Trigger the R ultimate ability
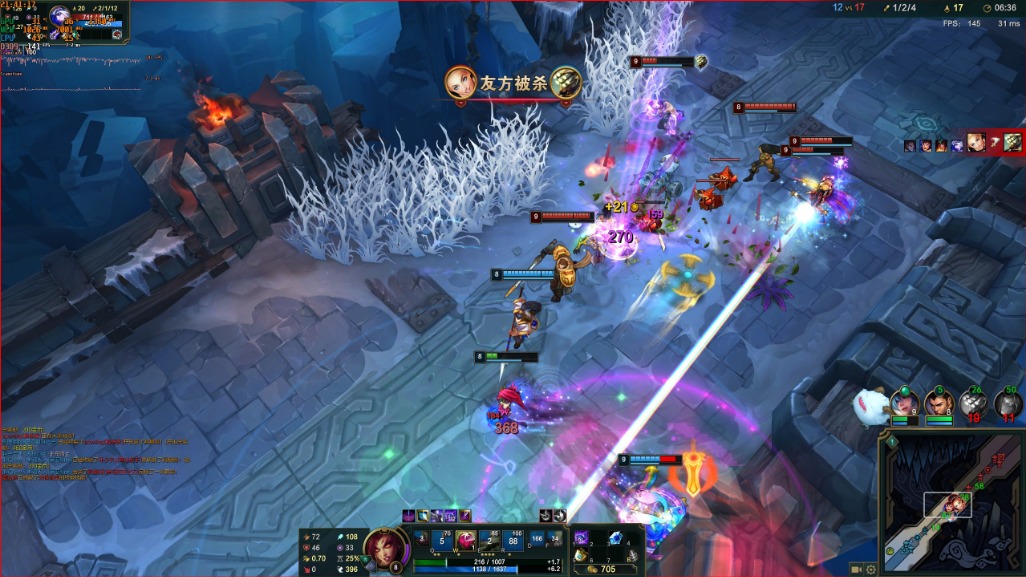This screenshot has width=1026, height=577. tap(514, 540)
